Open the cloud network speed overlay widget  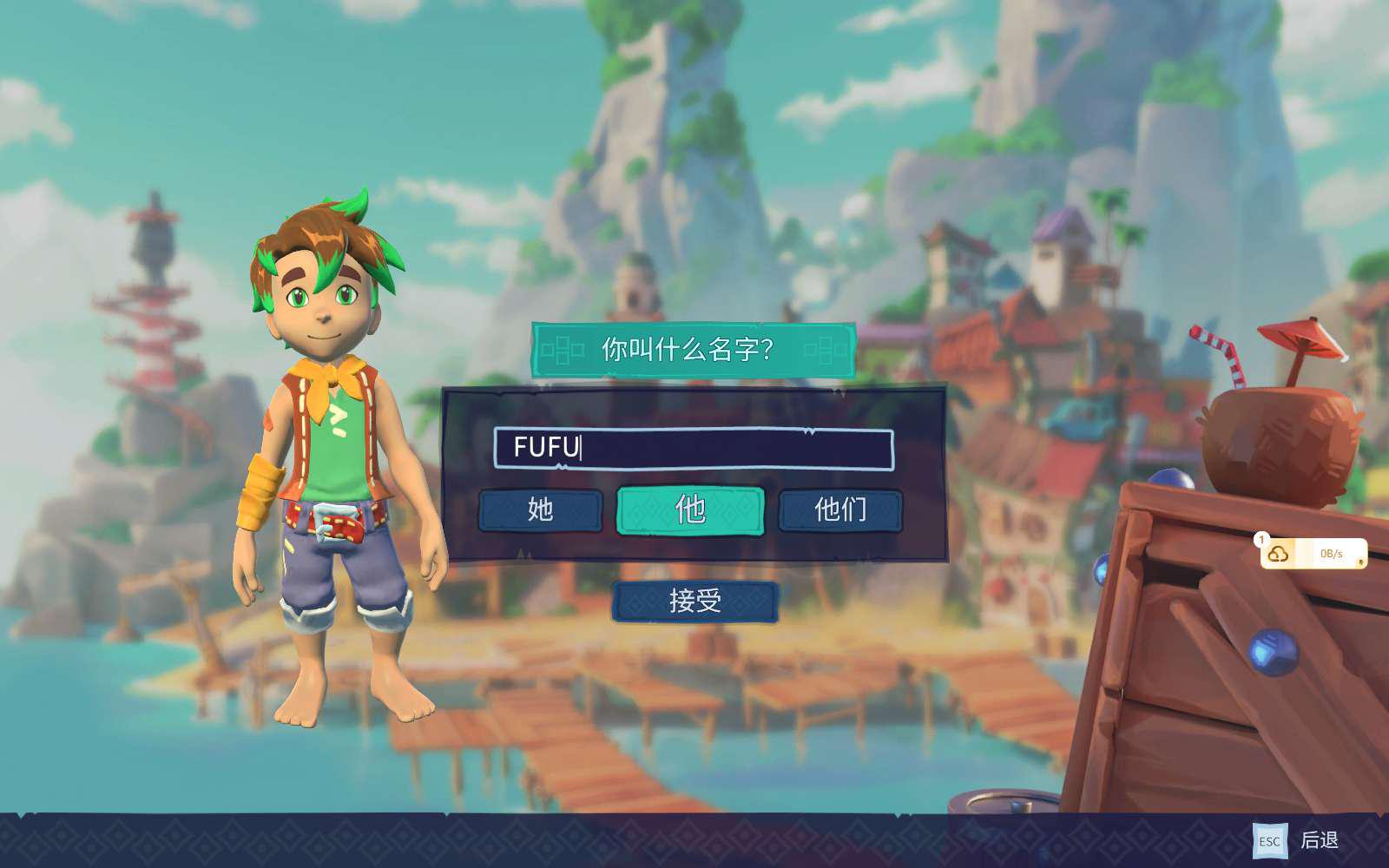tap(1313, 554)
